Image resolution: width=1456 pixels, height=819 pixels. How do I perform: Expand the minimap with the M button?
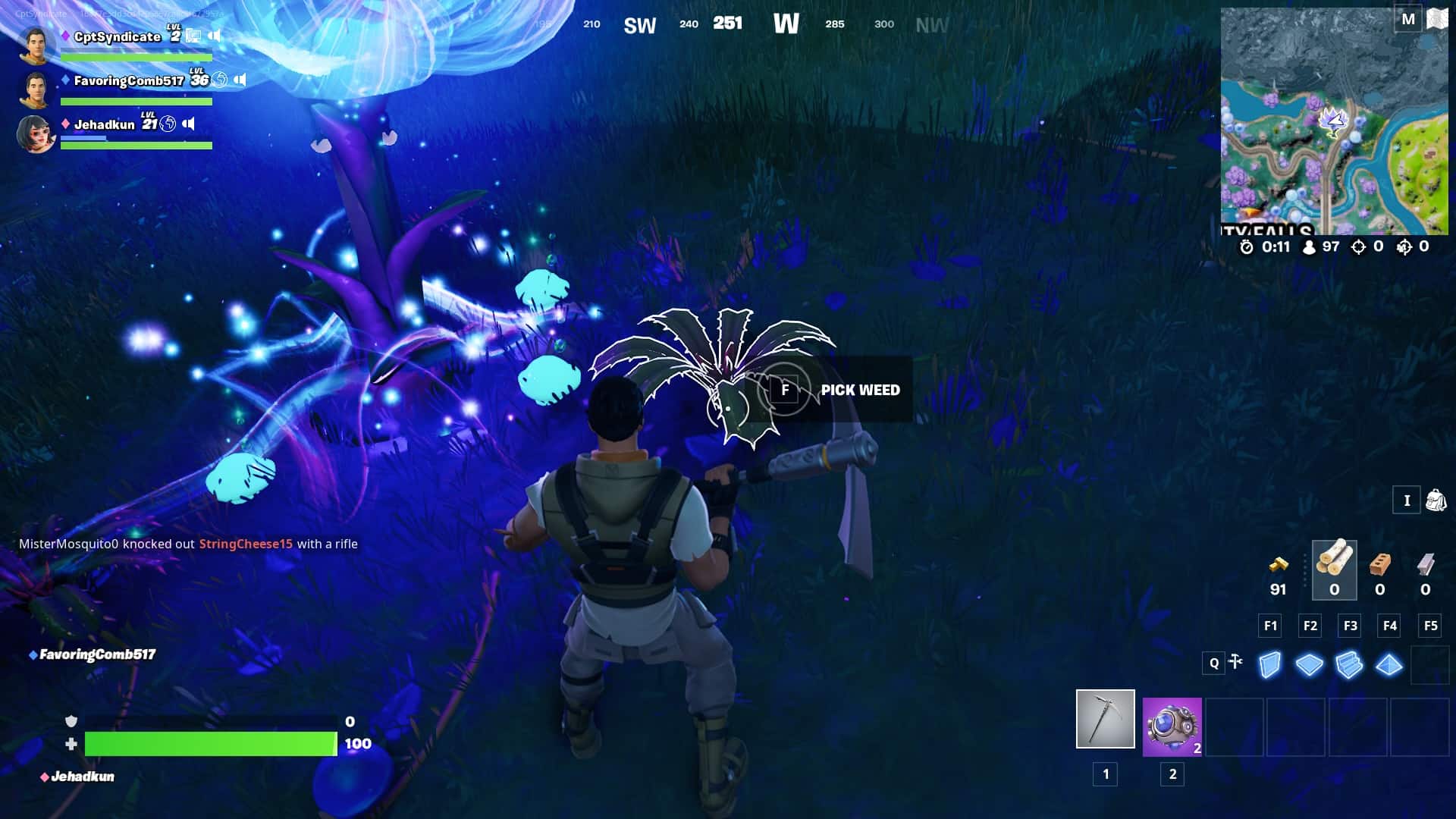pyautogui.click(x=1409, y=18)
